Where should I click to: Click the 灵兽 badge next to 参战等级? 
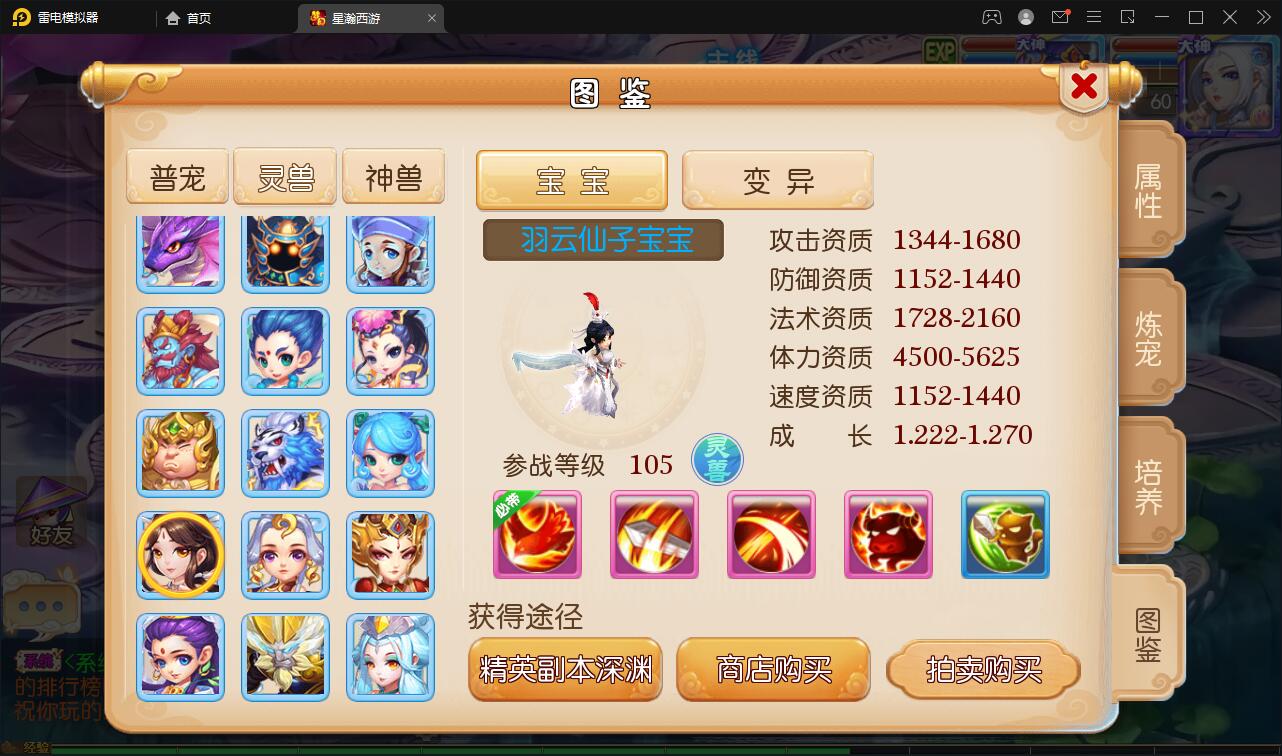pos(716,460)
